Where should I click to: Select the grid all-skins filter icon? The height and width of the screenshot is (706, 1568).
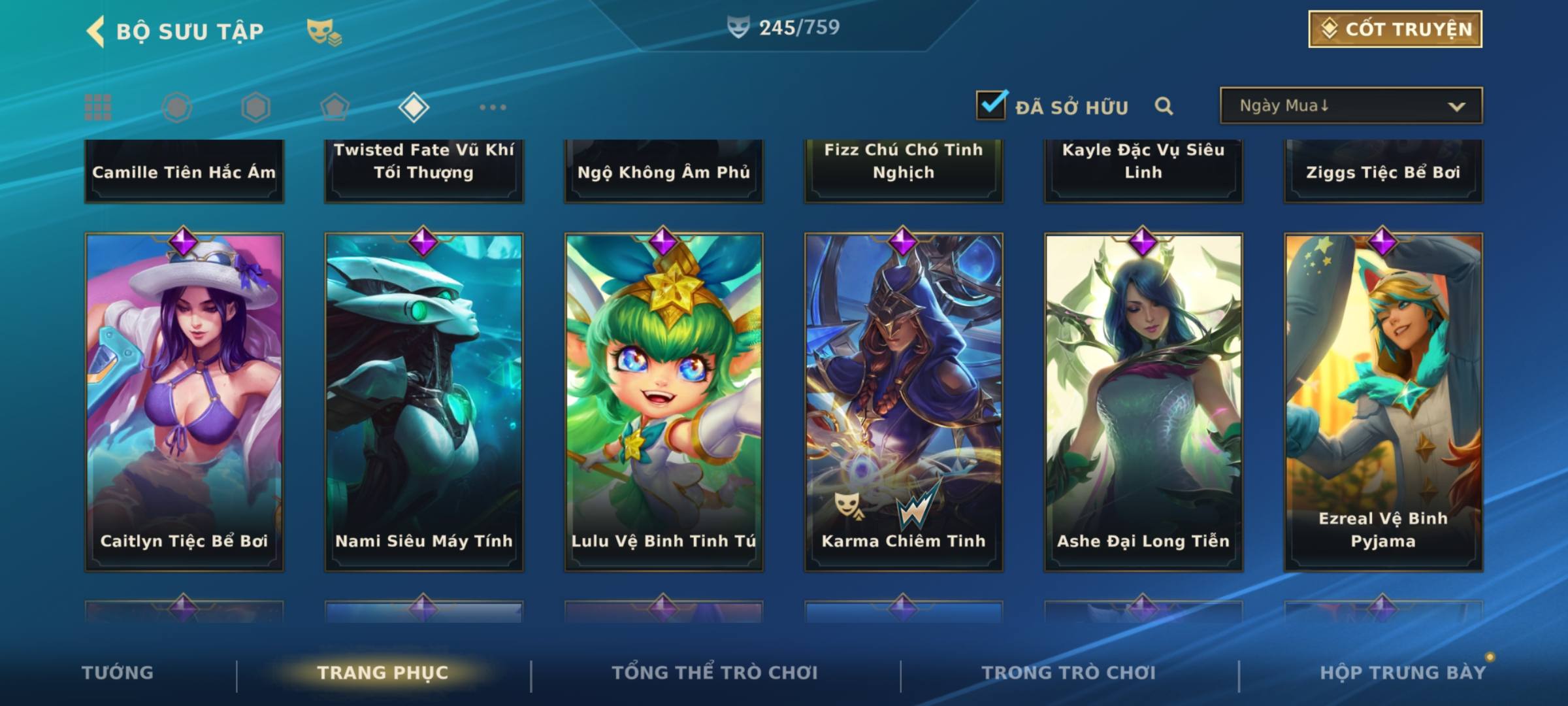[98, 107]
